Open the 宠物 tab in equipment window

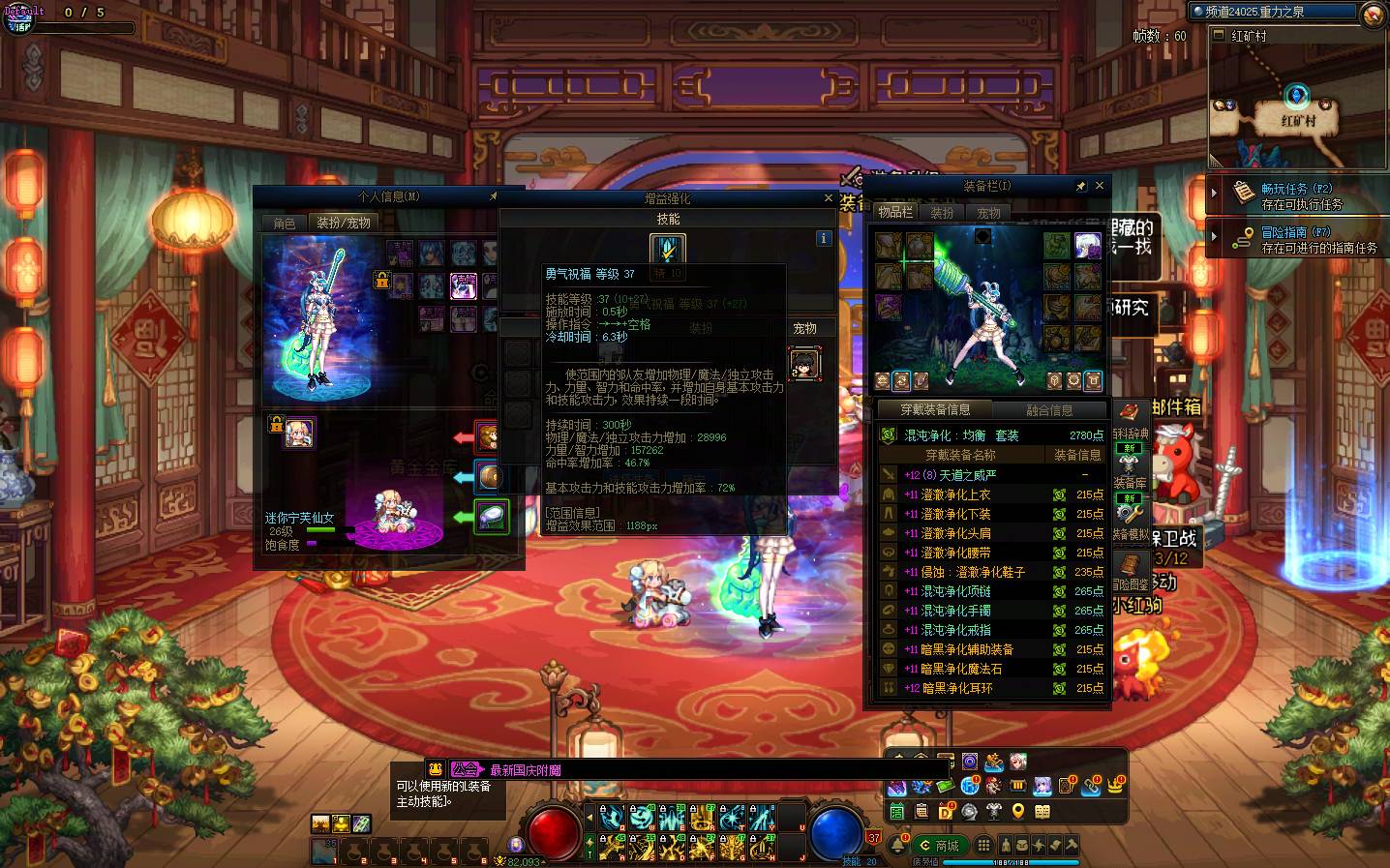pyautogui.click(x=988, y=213)
